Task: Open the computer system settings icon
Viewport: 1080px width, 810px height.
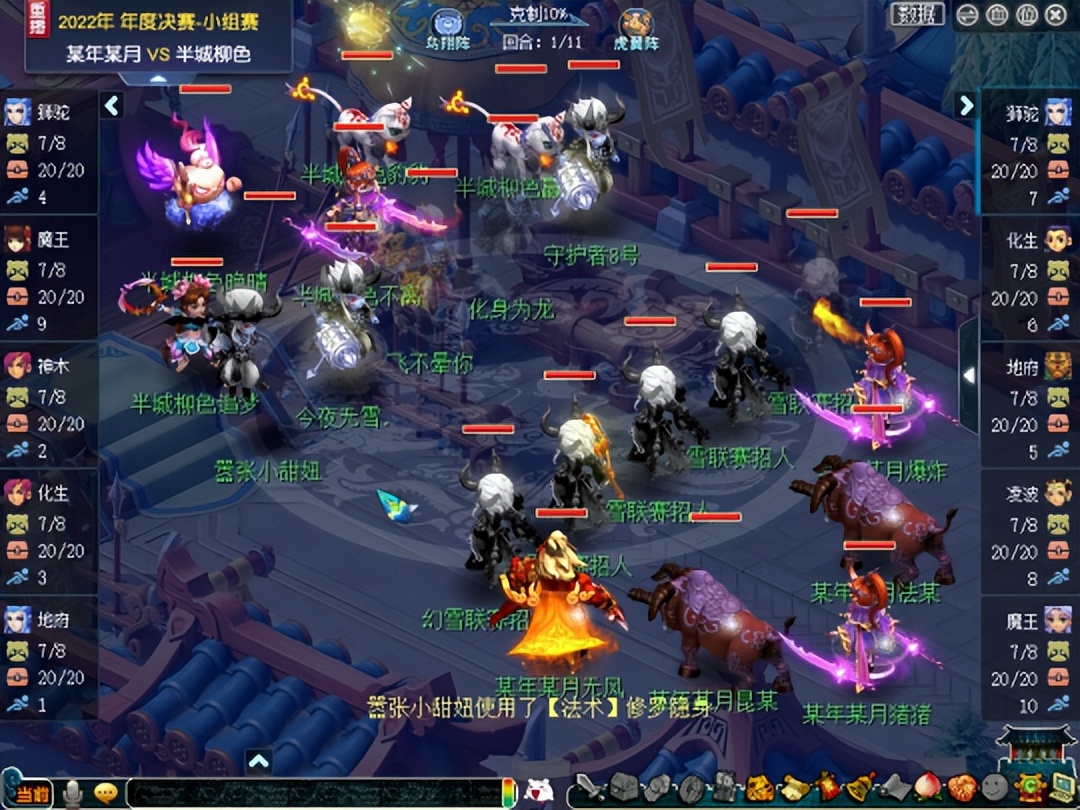Action: pos(1058,789)
